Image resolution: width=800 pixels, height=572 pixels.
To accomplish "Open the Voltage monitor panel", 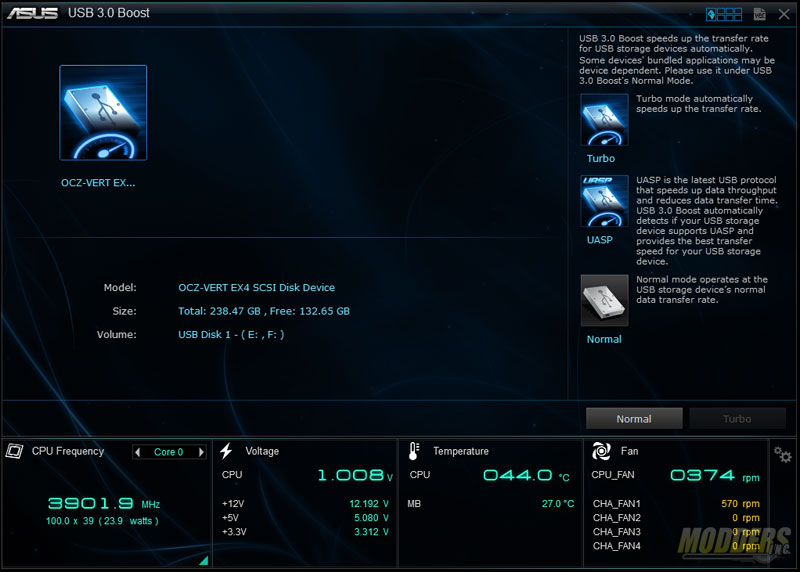I will pos(262,451).
